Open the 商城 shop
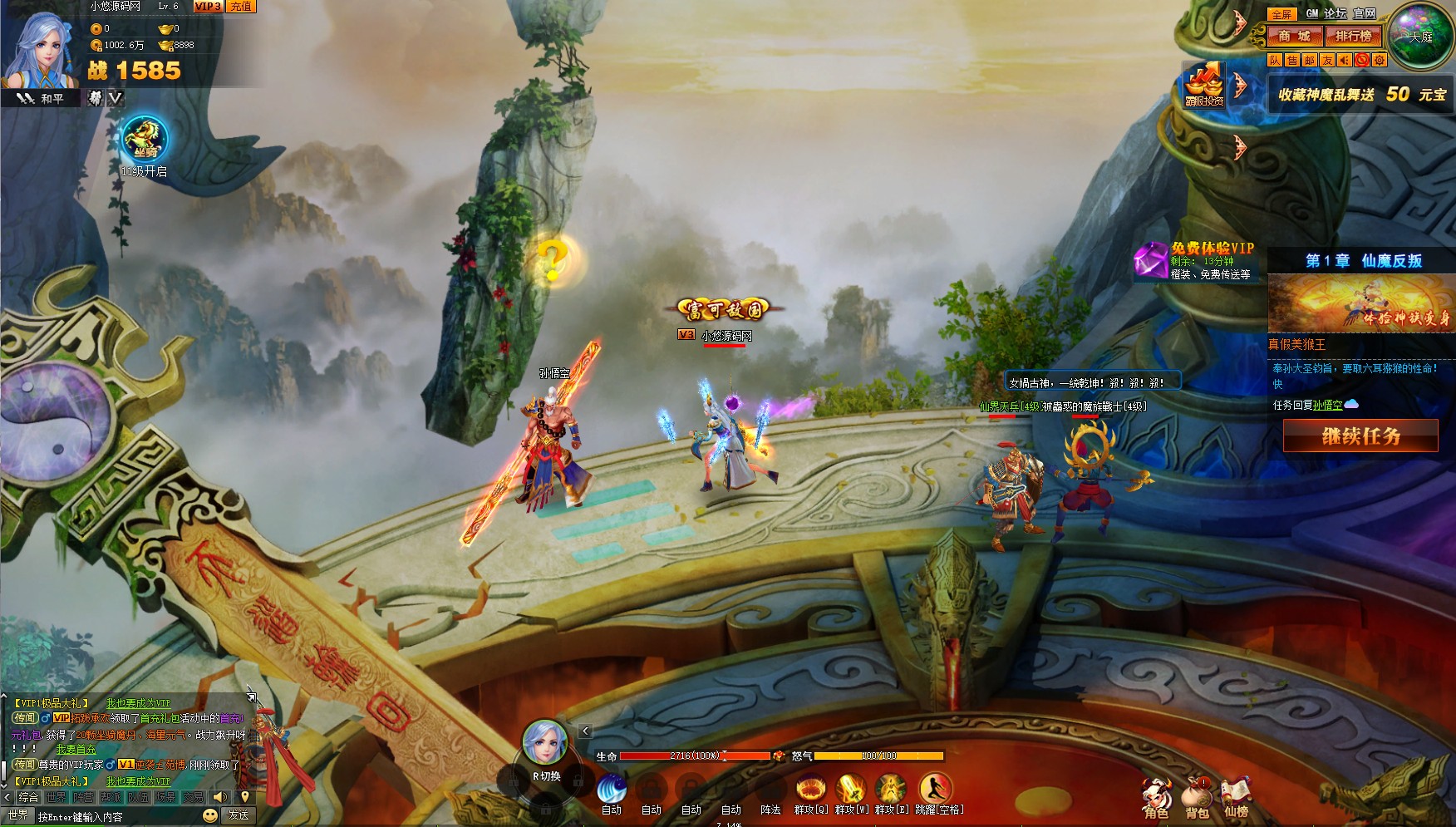The width and height of the screenshot is (1456, 827). (x=1294, y=36)
